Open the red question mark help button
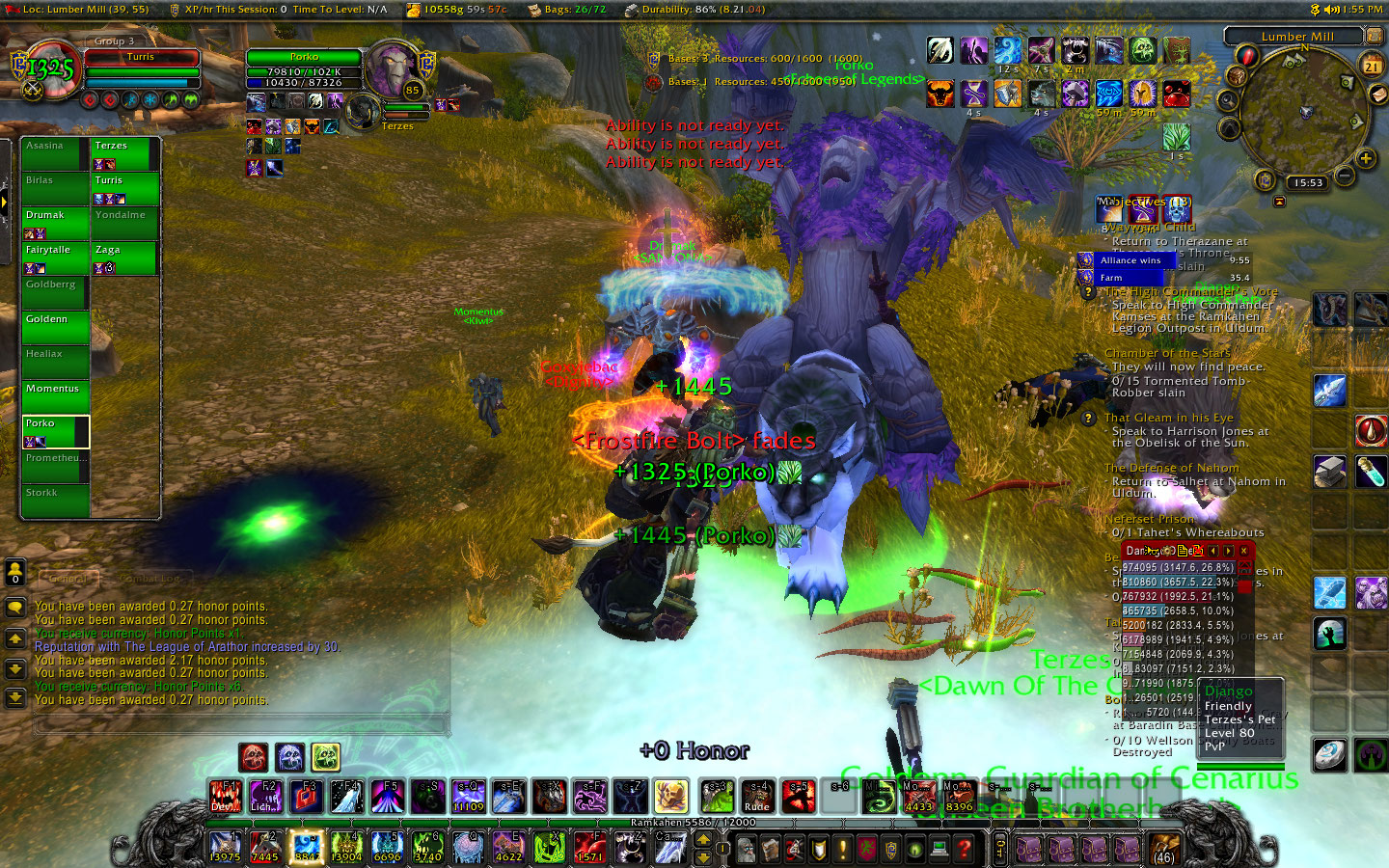This screenshot has height=868, width=1389. click(x=964, y=849)
